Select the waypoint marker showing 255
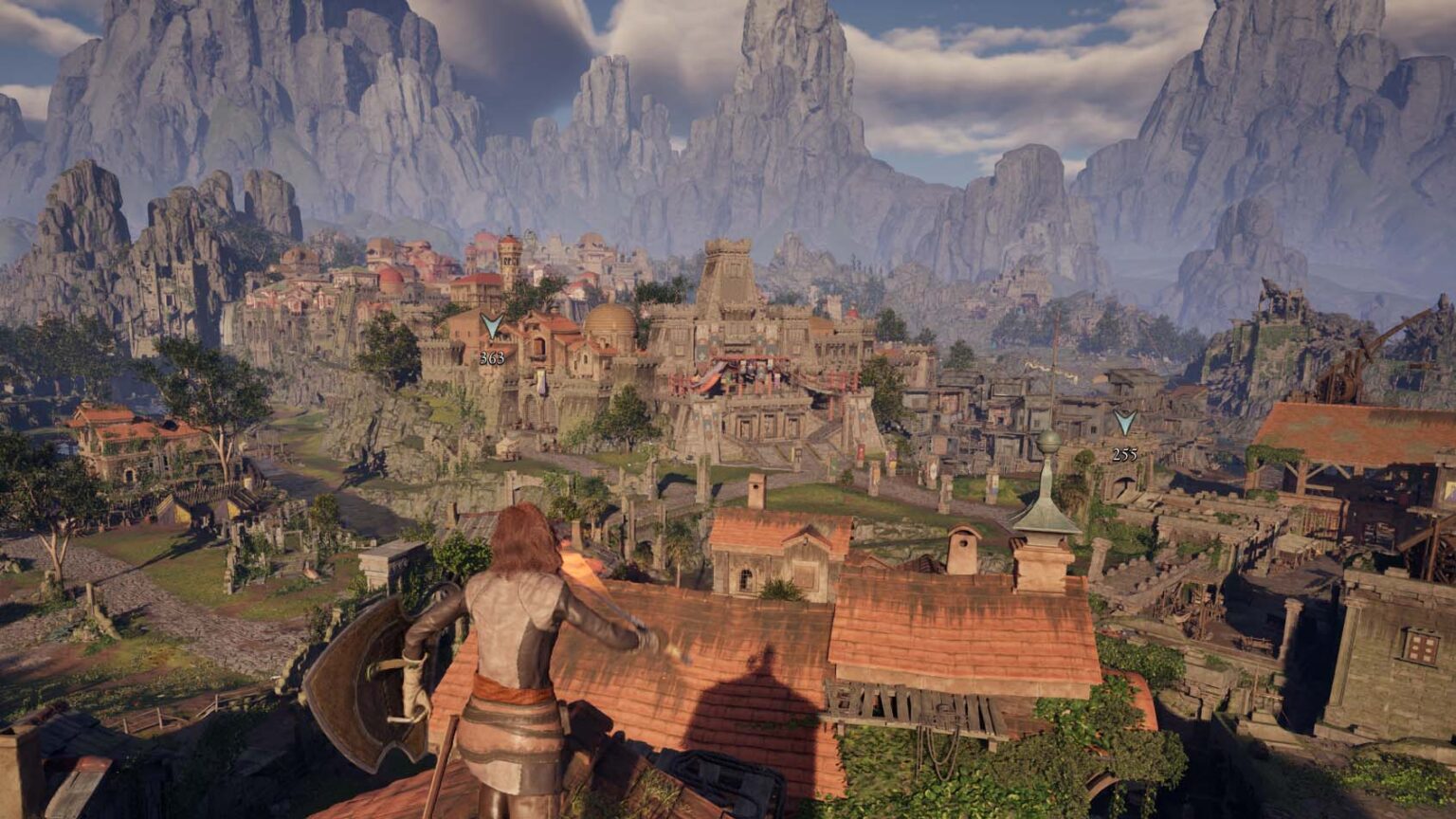 [1124, 424]
